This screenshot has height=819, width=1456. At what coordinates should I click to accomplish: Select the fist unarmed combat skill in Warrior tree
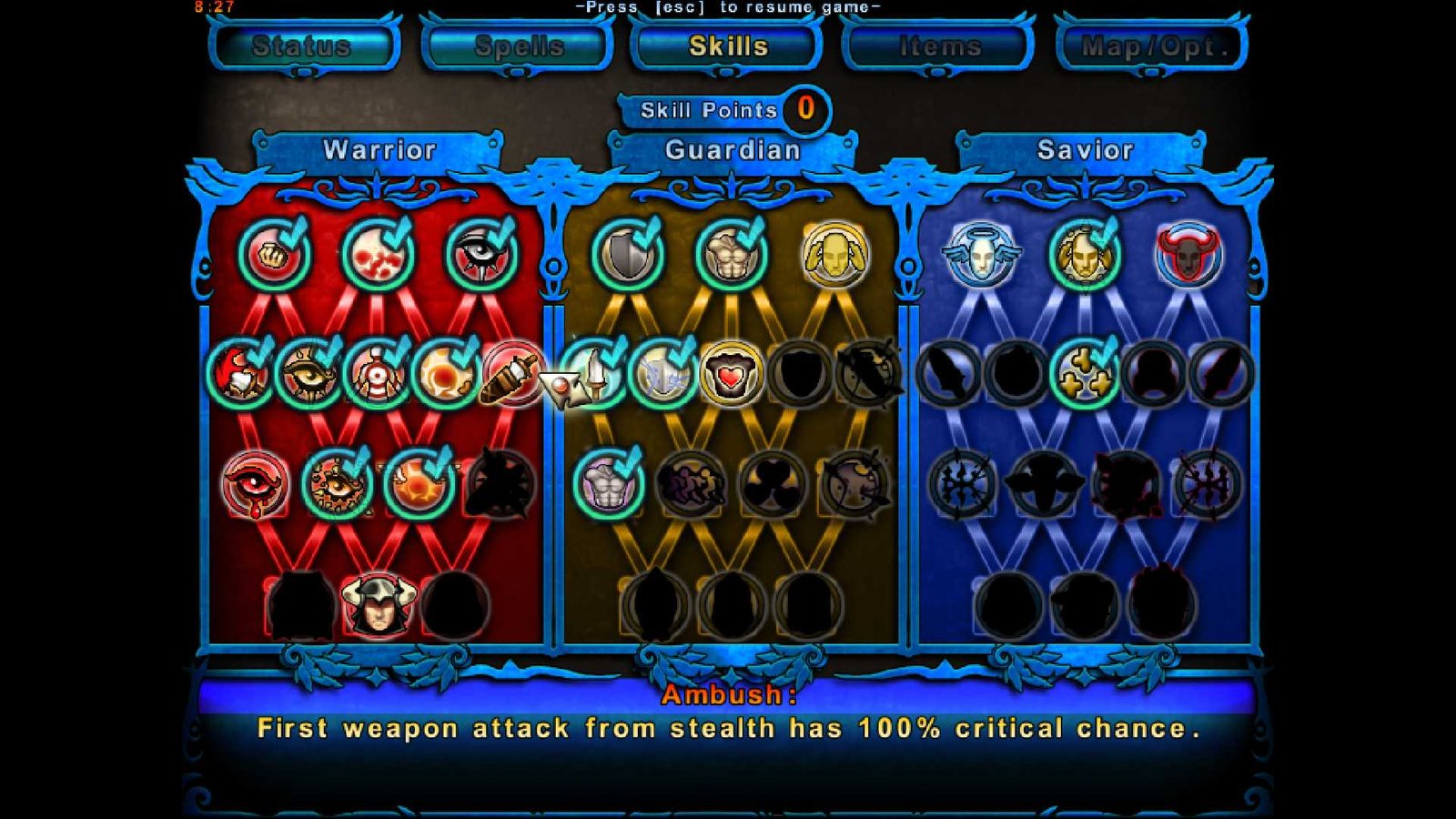[273, 255]
